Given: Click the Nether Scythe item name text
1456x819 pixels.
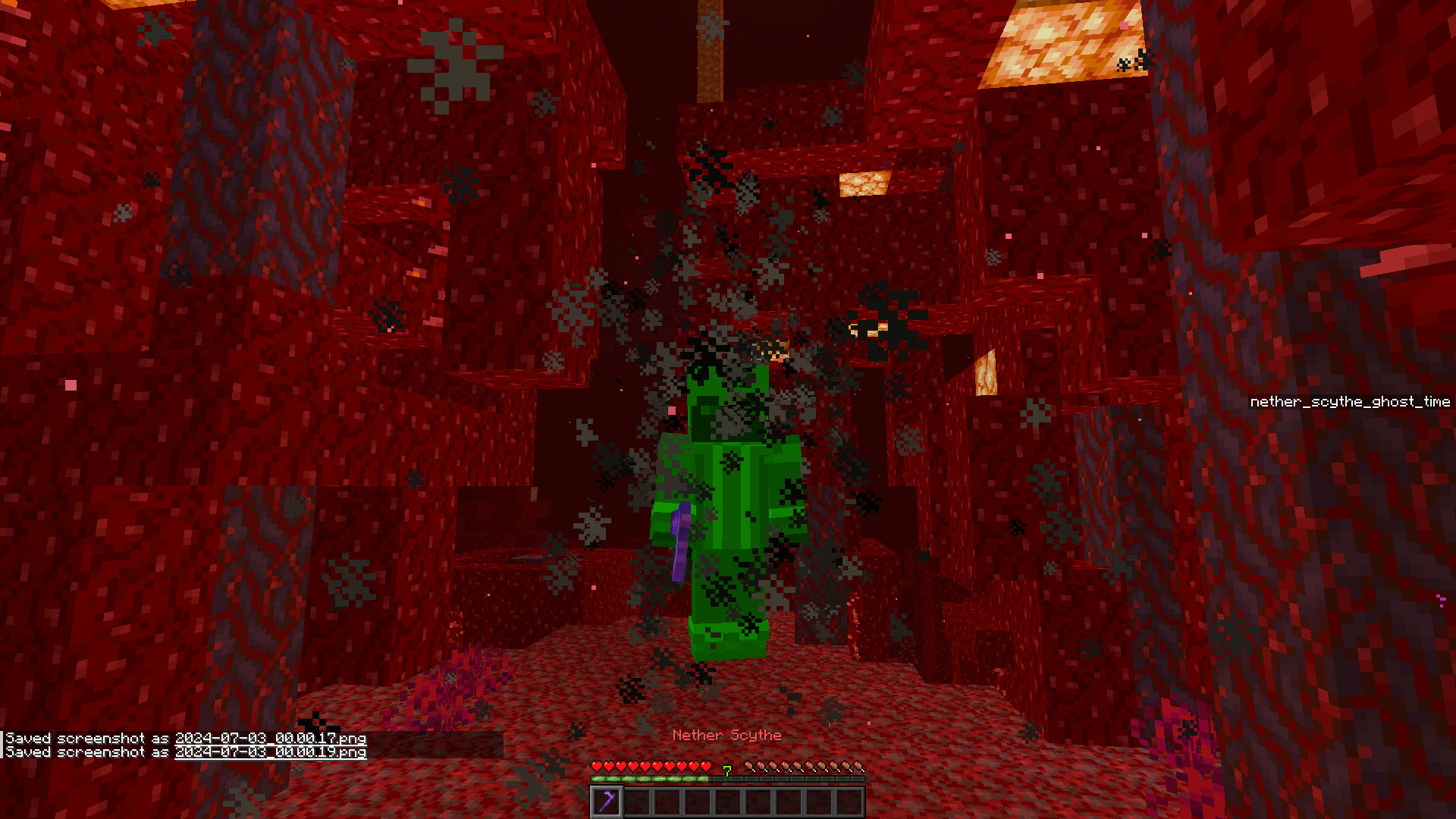Looking at the screenshot, I should pyautogui.click(x=726, y=735).
